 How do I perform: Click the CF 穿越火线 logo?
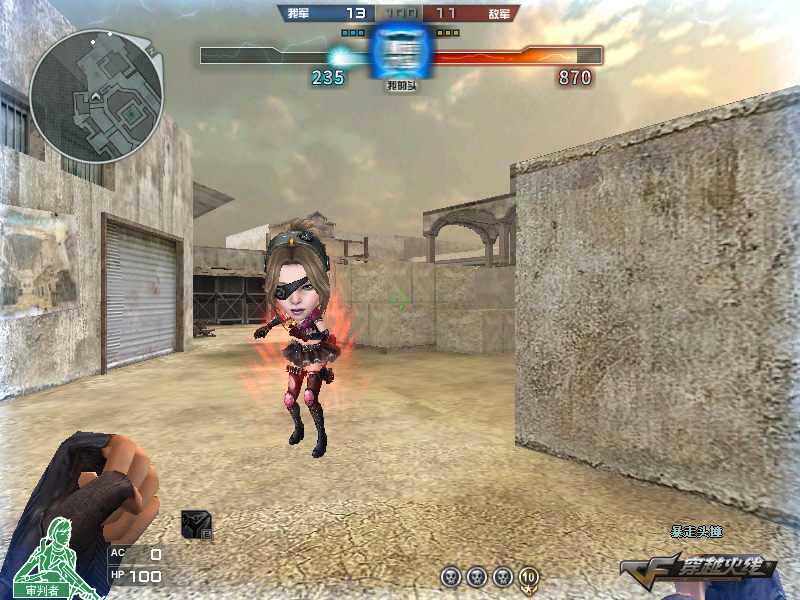(x=698, y=569)
